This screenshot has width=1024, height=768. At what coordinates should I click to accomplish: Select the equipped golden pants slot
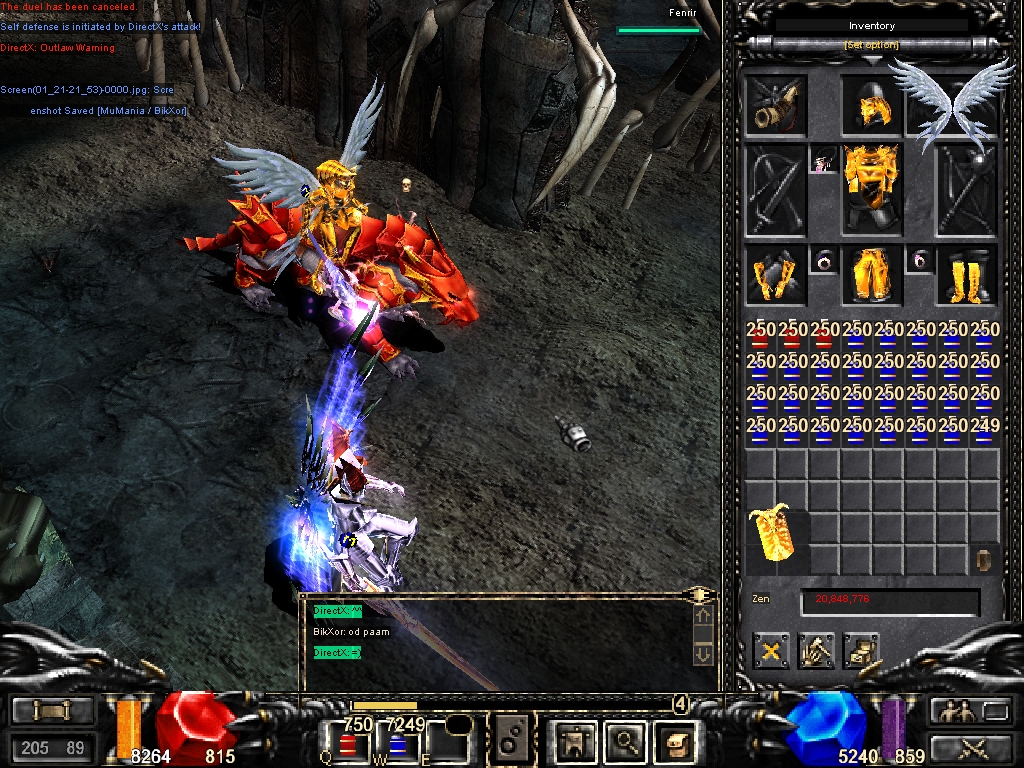[871, 275]
